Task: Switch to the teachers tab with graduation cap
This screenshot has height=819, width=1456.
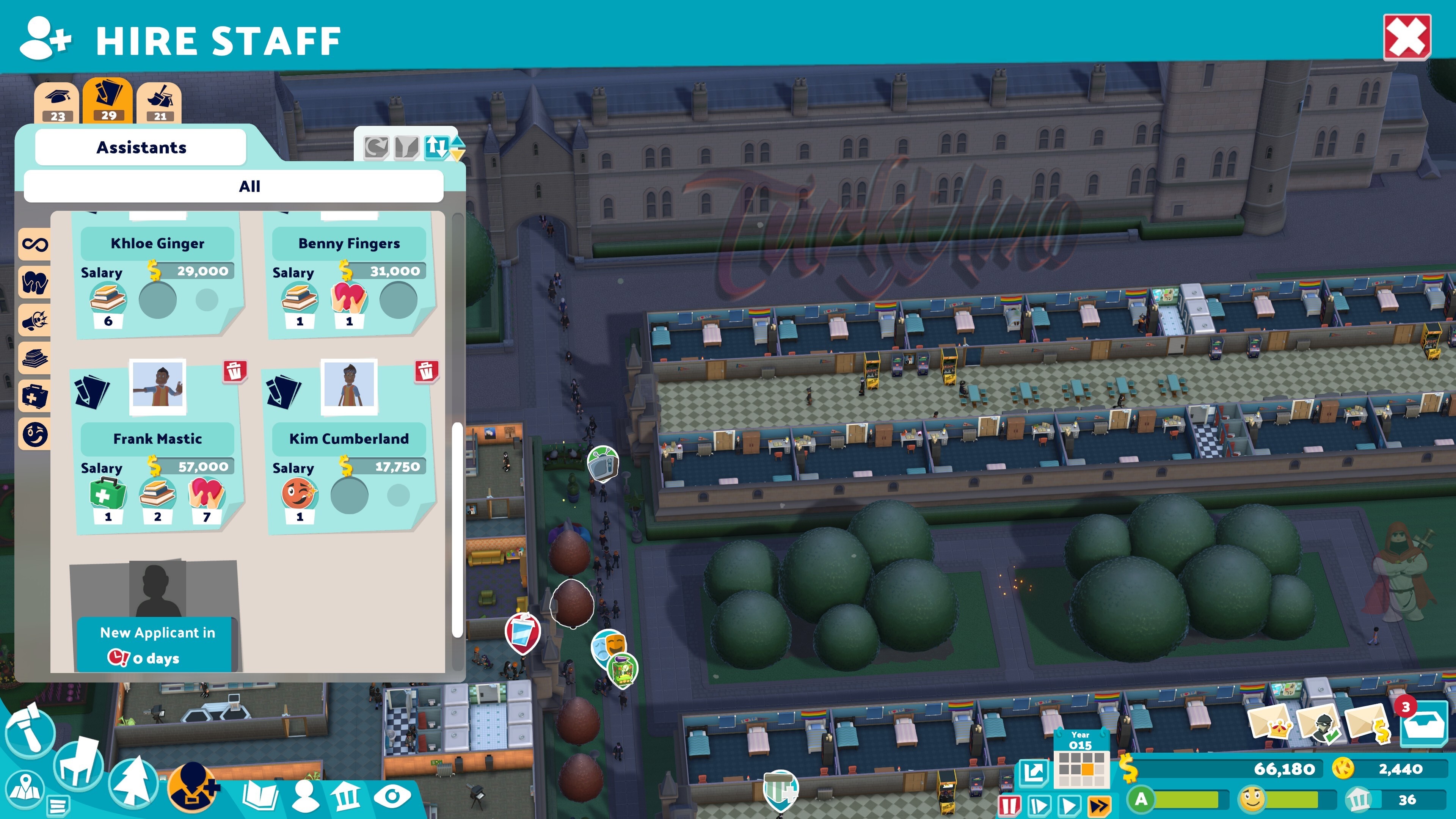Action: tap(57, 102)
